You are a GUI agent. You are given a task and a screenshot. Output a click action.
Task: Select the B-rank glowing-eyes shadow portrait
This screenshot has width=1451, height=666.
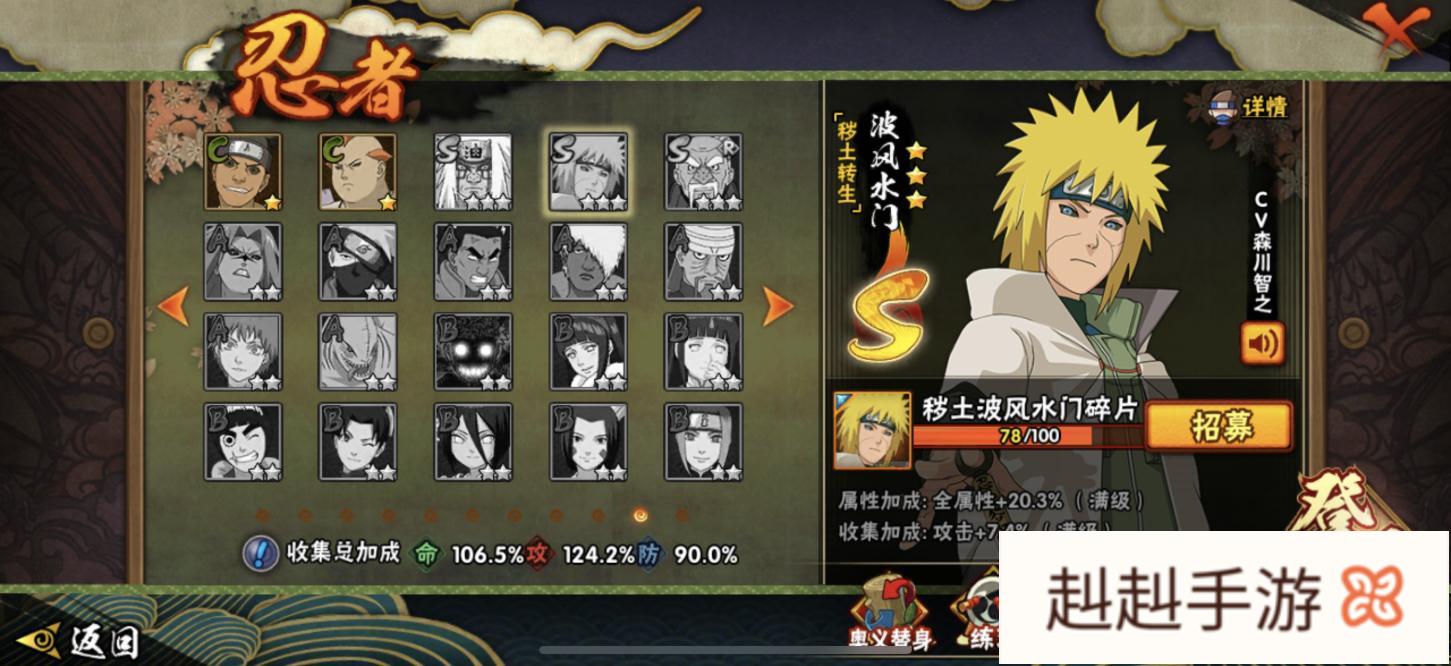pyautogui.click(x=473, y=351)
